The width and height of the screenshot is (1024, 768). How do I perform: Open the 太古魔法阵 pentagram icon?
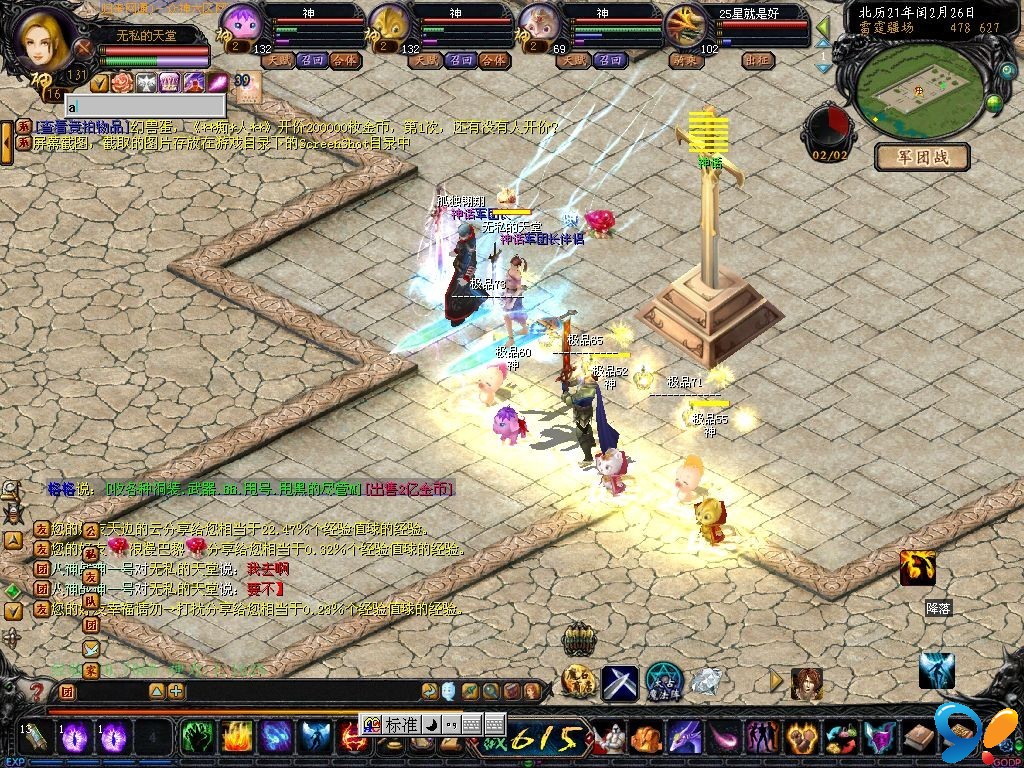[x=664, y=682]
